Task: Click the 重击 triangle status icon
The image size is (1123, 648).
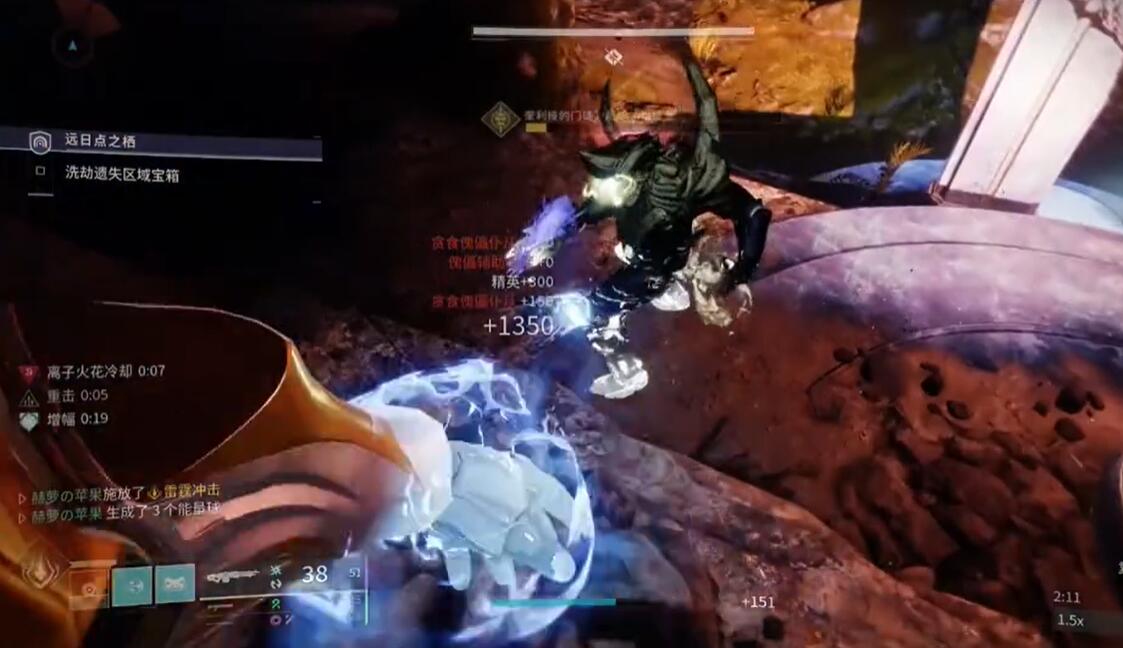Action: pyautogui.click(x=28, y=397)
